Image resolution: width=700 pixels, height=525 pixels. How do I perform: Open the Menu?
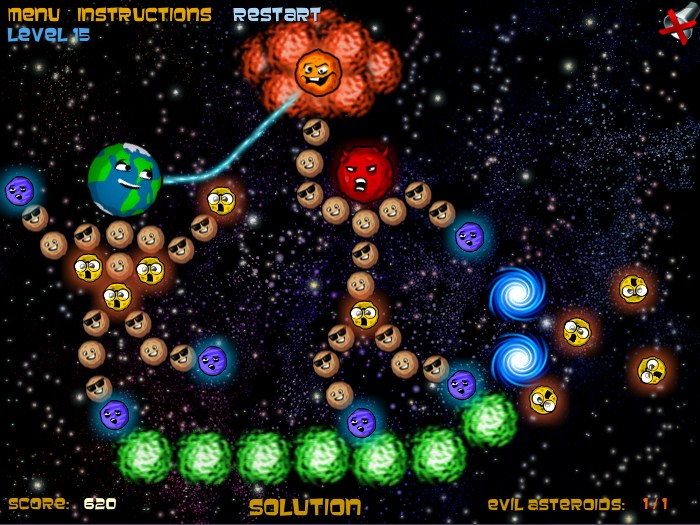tap(34, 15)
